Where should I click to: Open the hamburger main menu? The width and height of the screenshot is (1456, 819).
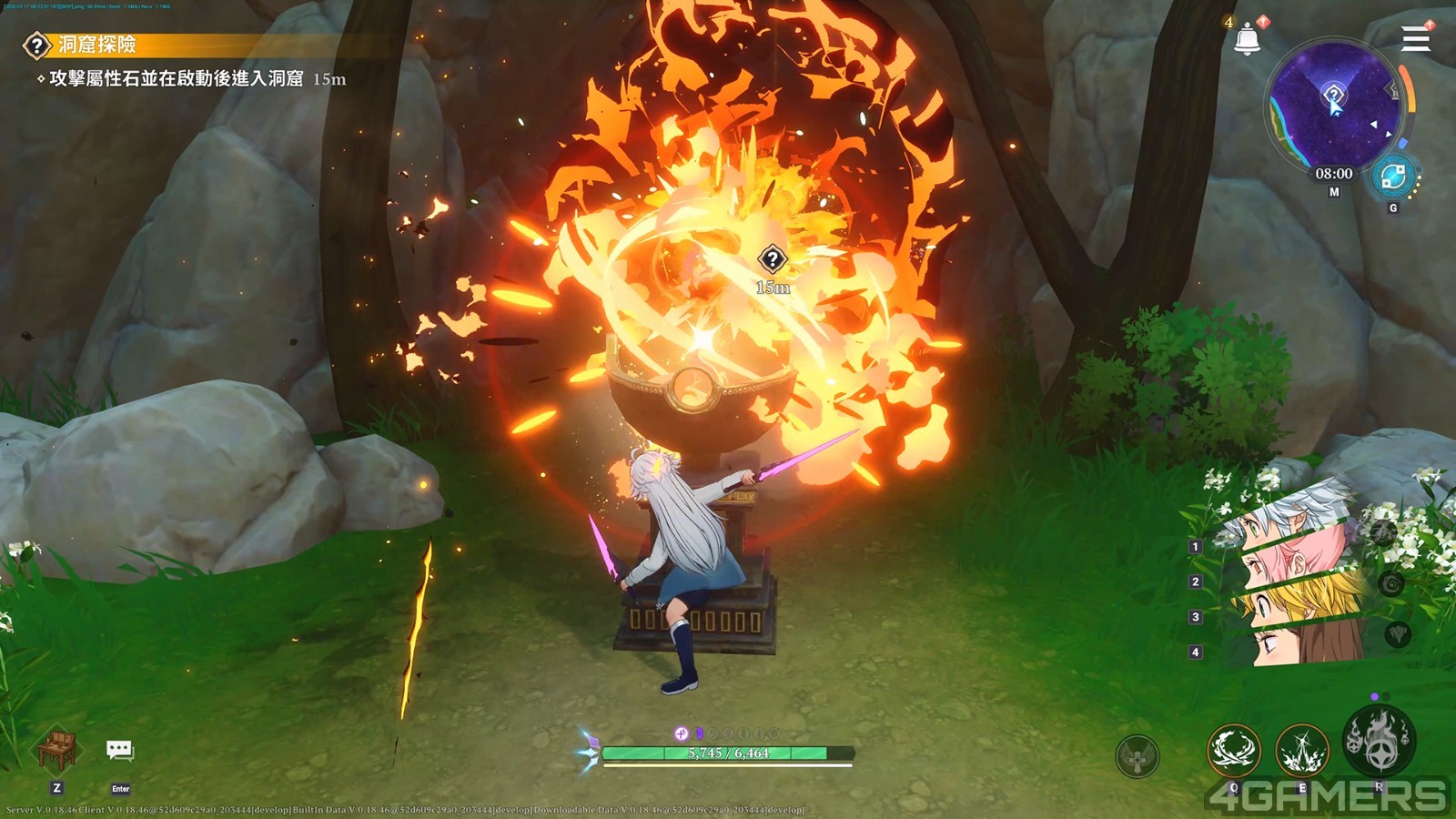(x=1415, y=39)
